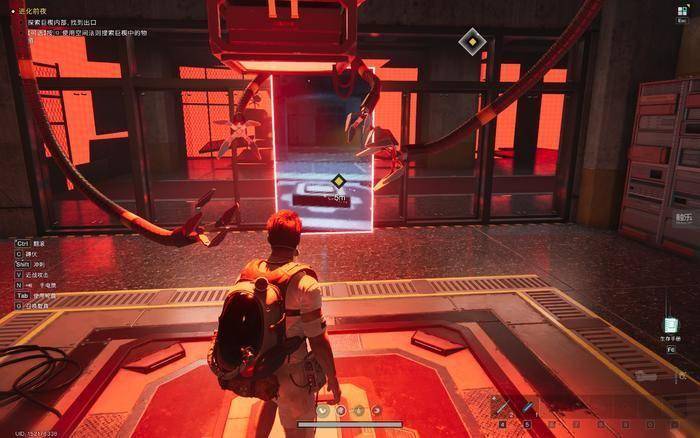Viewport: 700px width, 438px height.
Task: Click the diamond waypoint marker near the ceiling
Action: pos(471,42)
